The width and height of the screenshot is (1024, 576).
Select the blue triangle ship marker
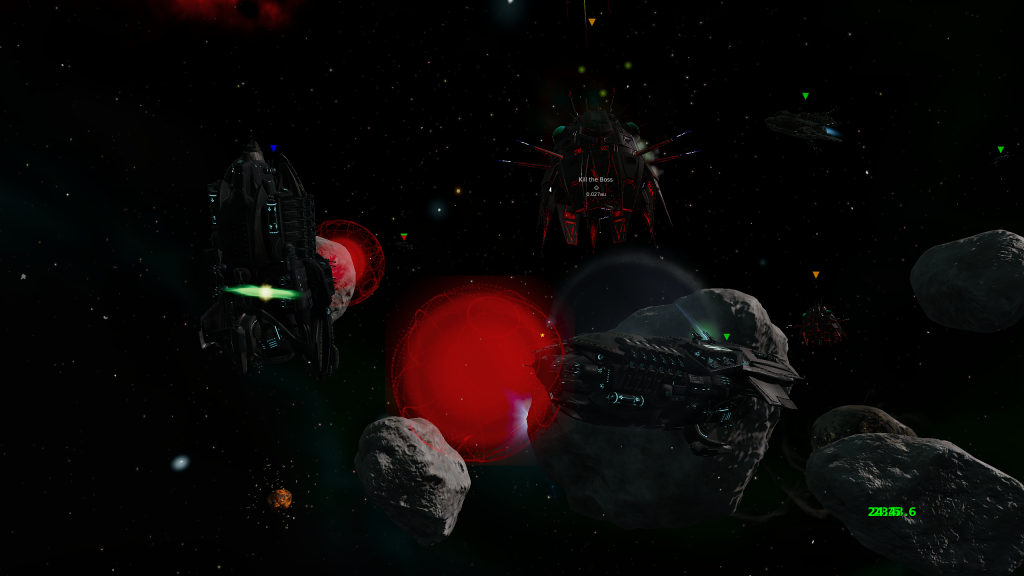pos(273,148)
